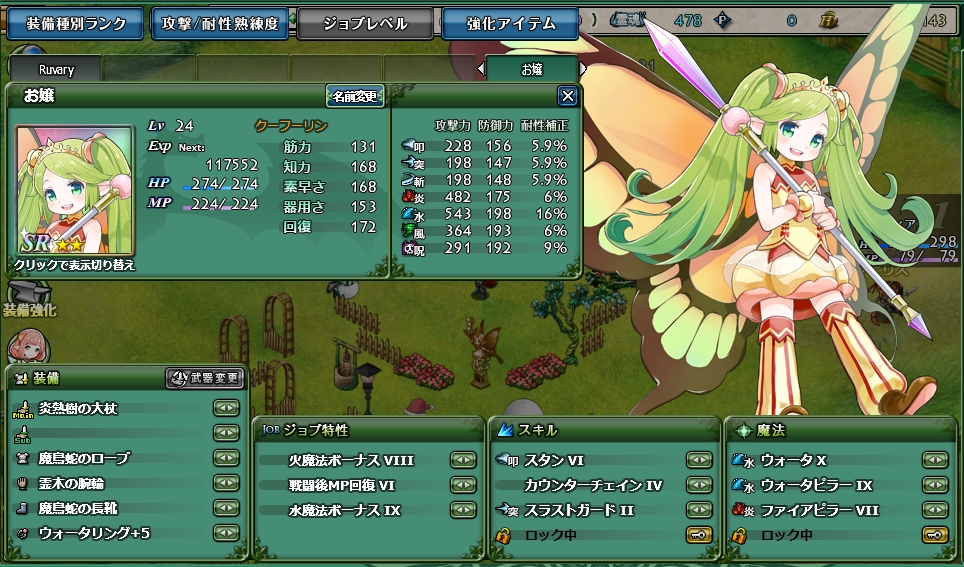Swap the ウォータ X magic spell
The height and width of the screenshot is (567, 964).
coord(934,460)
